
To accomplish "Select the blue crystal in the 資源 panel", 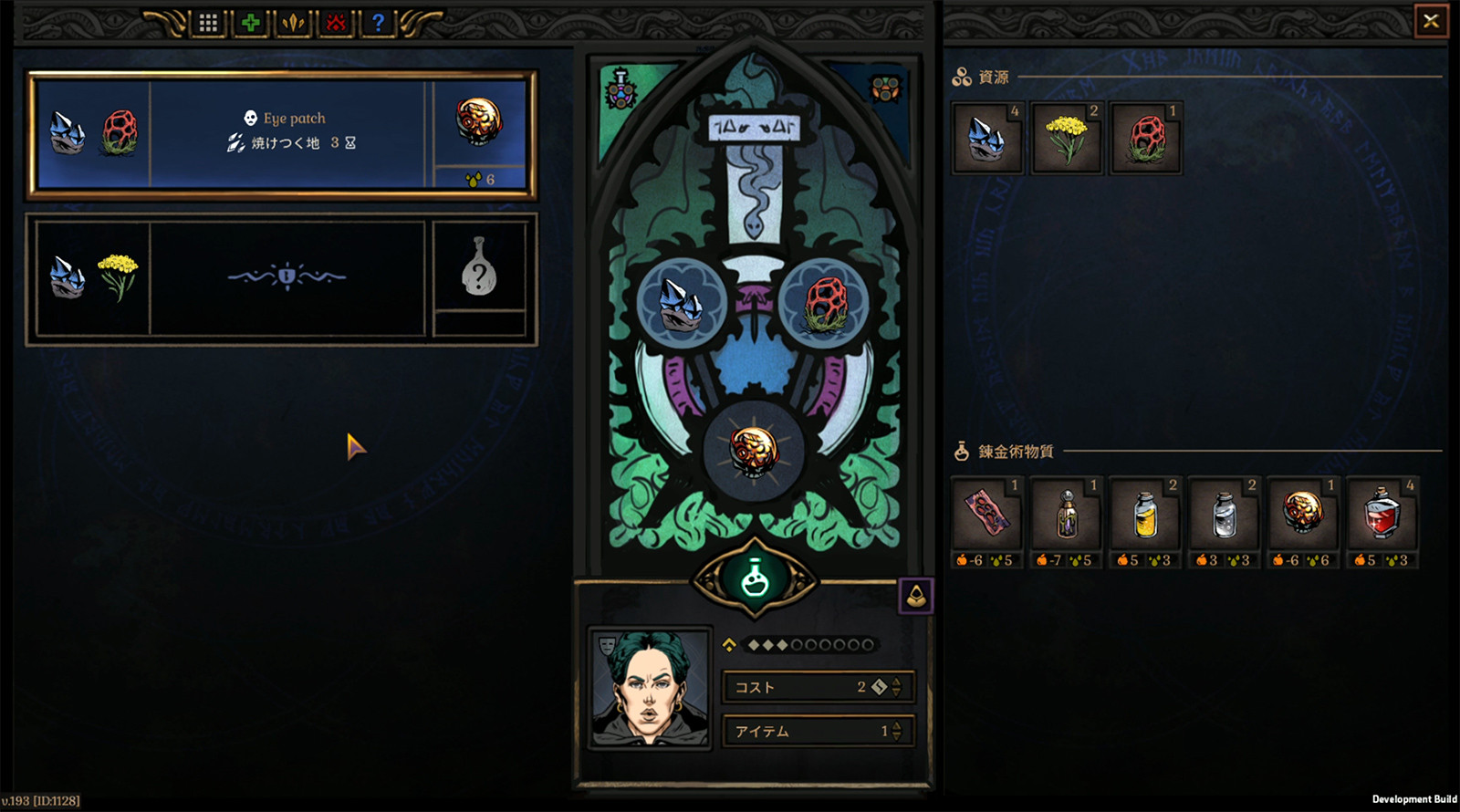I will [x=985, y=139].
